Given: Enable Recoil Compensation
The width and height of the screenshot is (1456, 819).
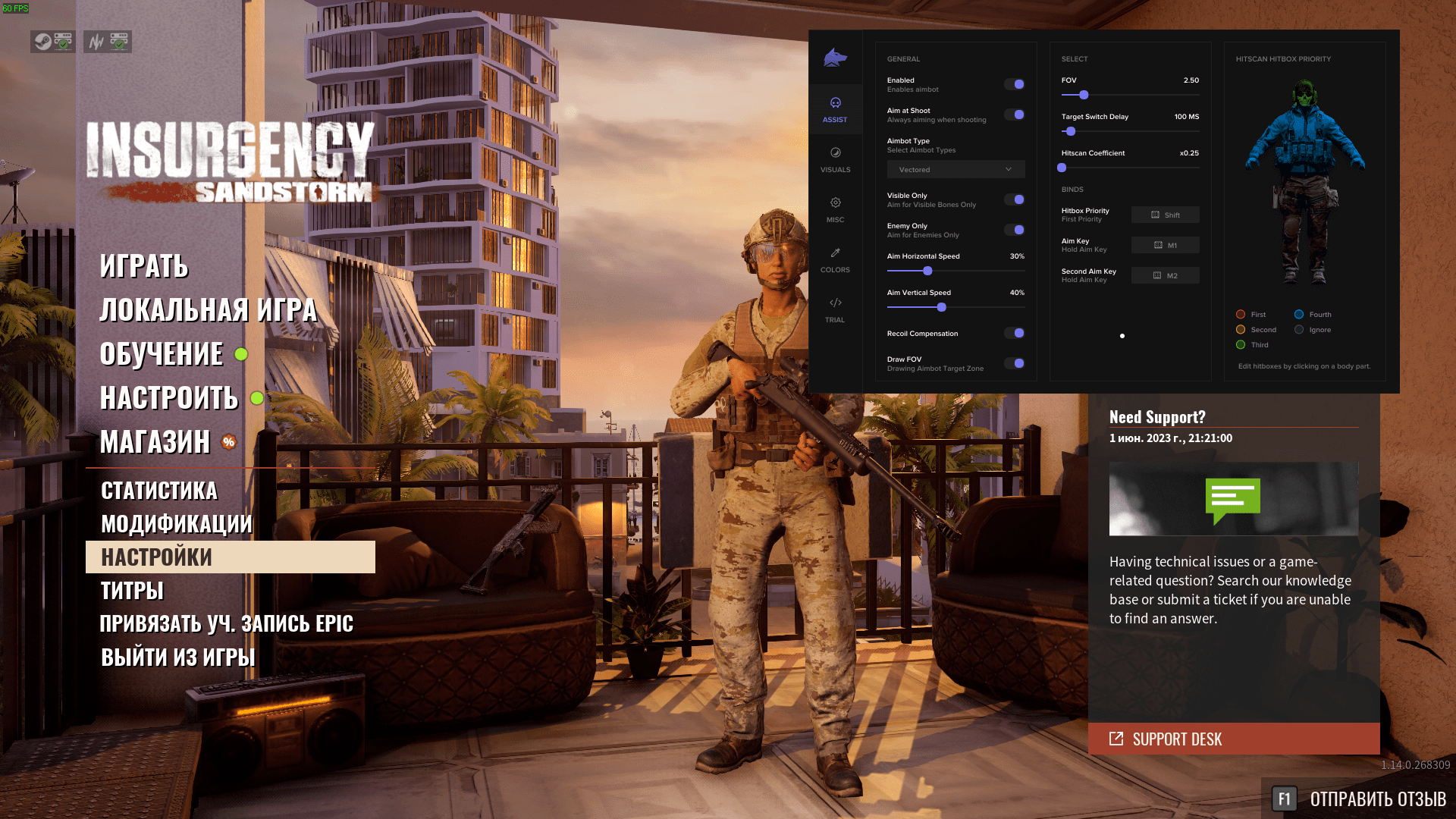Looking at the screenshot, I should 1015,333.
